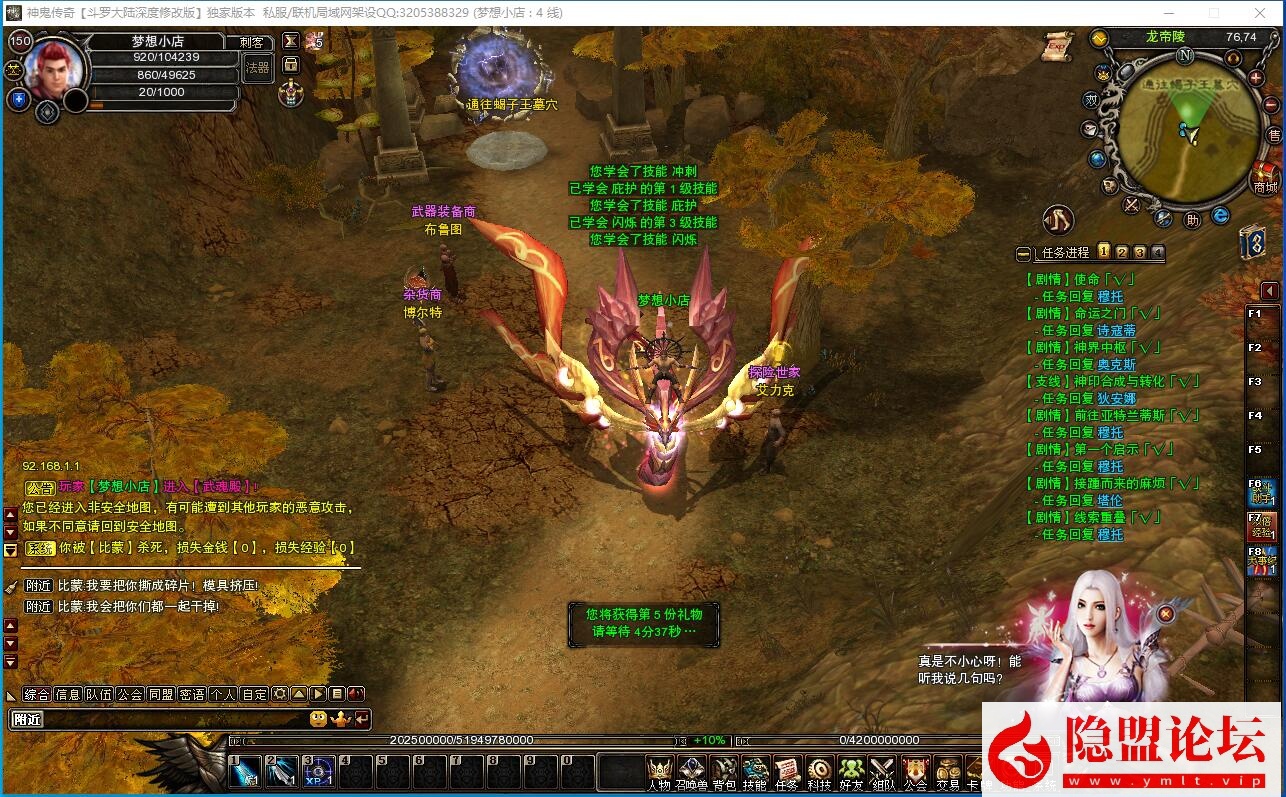Open the 任务 quest log
The image size is (1286, 797).
coord(787,771)
